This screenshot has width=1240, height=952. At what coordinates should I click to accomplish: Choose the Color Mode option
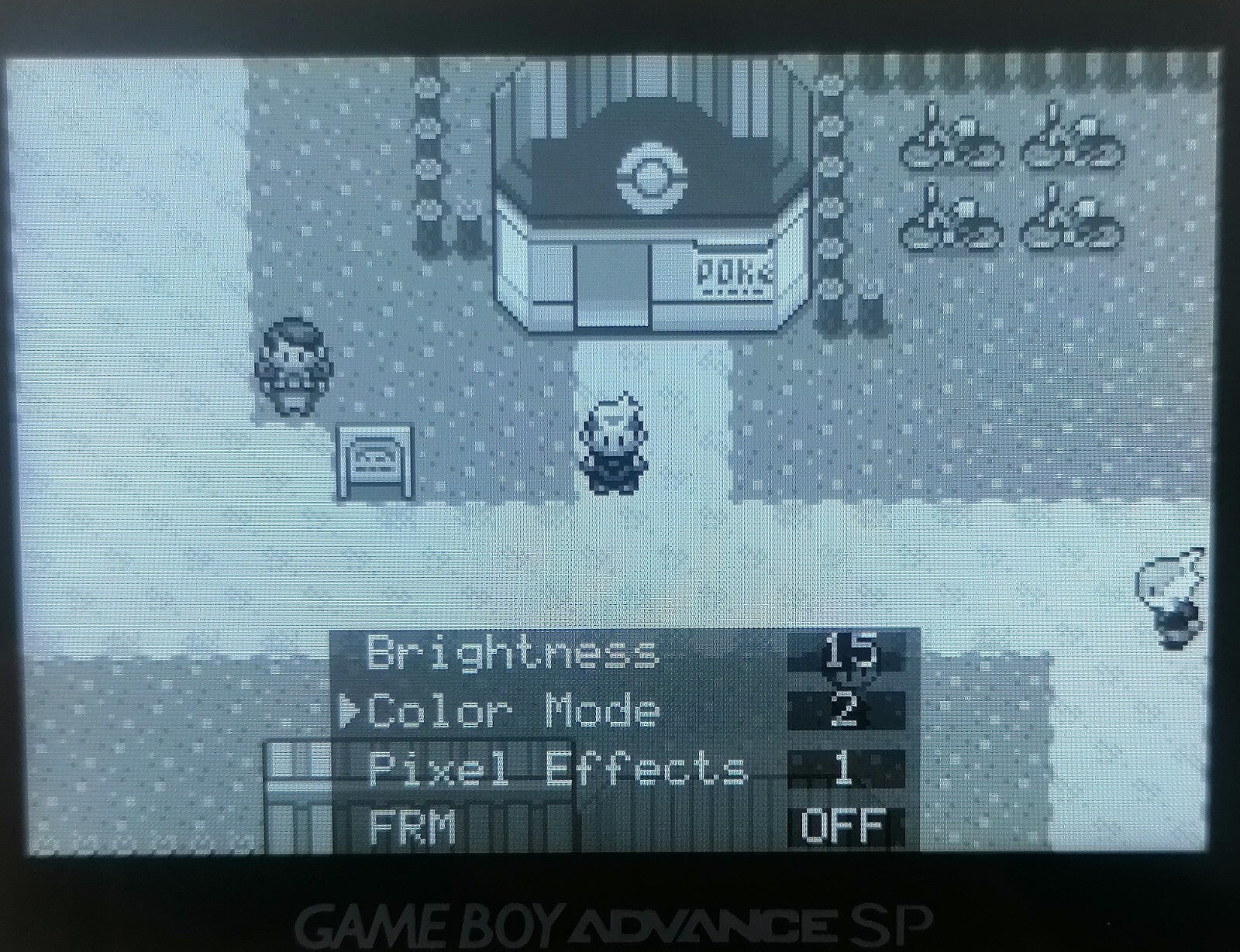click(x=513, y=711)
